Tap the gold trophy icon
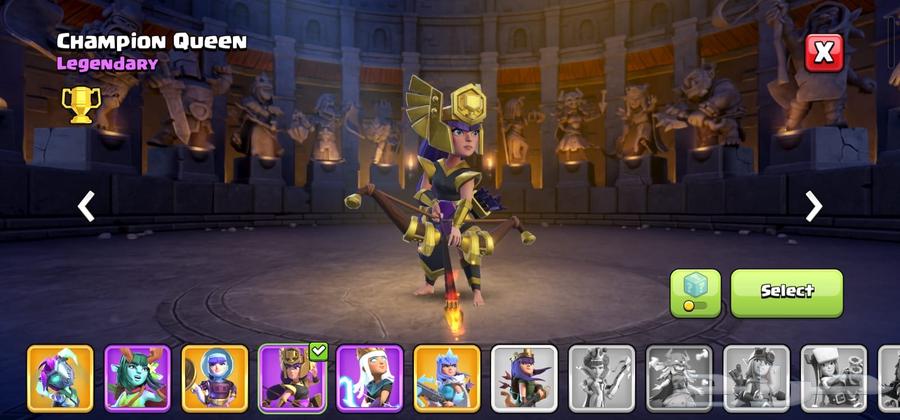Screen dimensions: 900x420 [80, 103]
